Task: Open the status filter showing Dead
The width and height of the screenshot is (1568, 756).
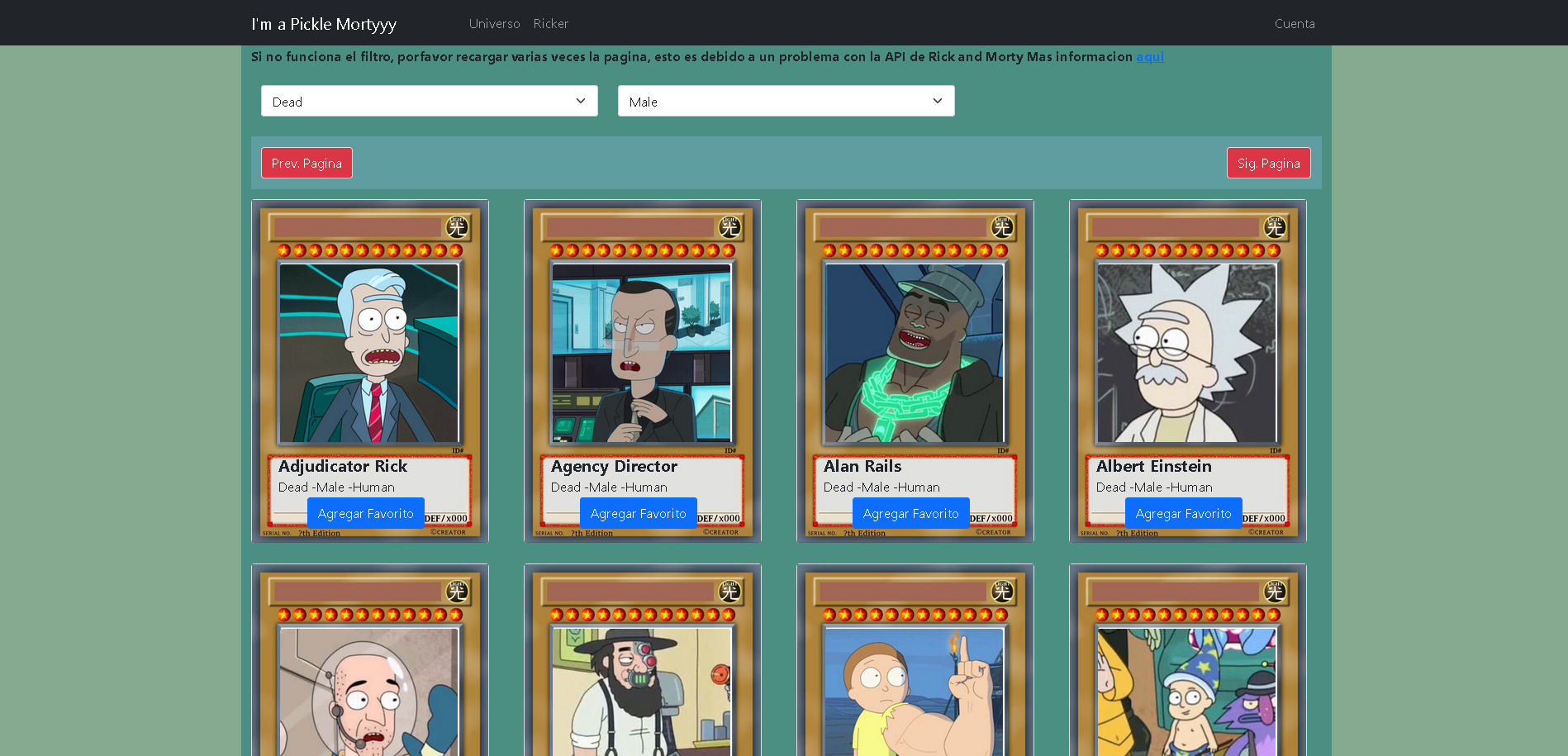Action: tap(429, 101)
